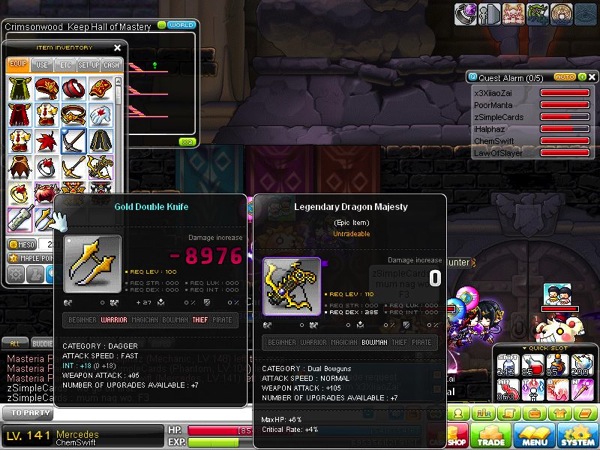Close the Item Inventory window
Screen dimensions: 600x450
tap(117, 47)
